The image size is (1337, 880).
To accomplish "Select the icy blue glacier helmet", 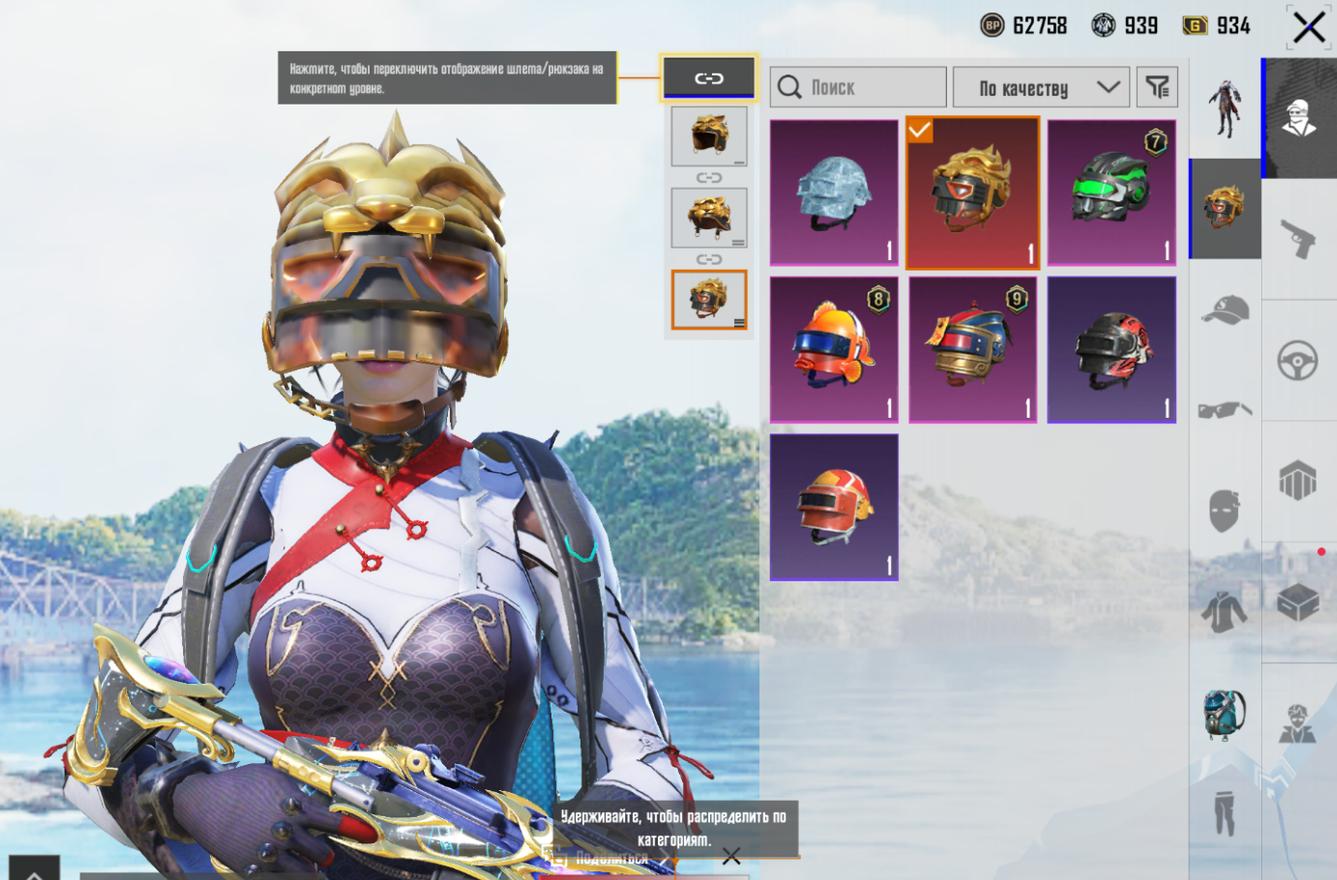I will click(834, 193).
